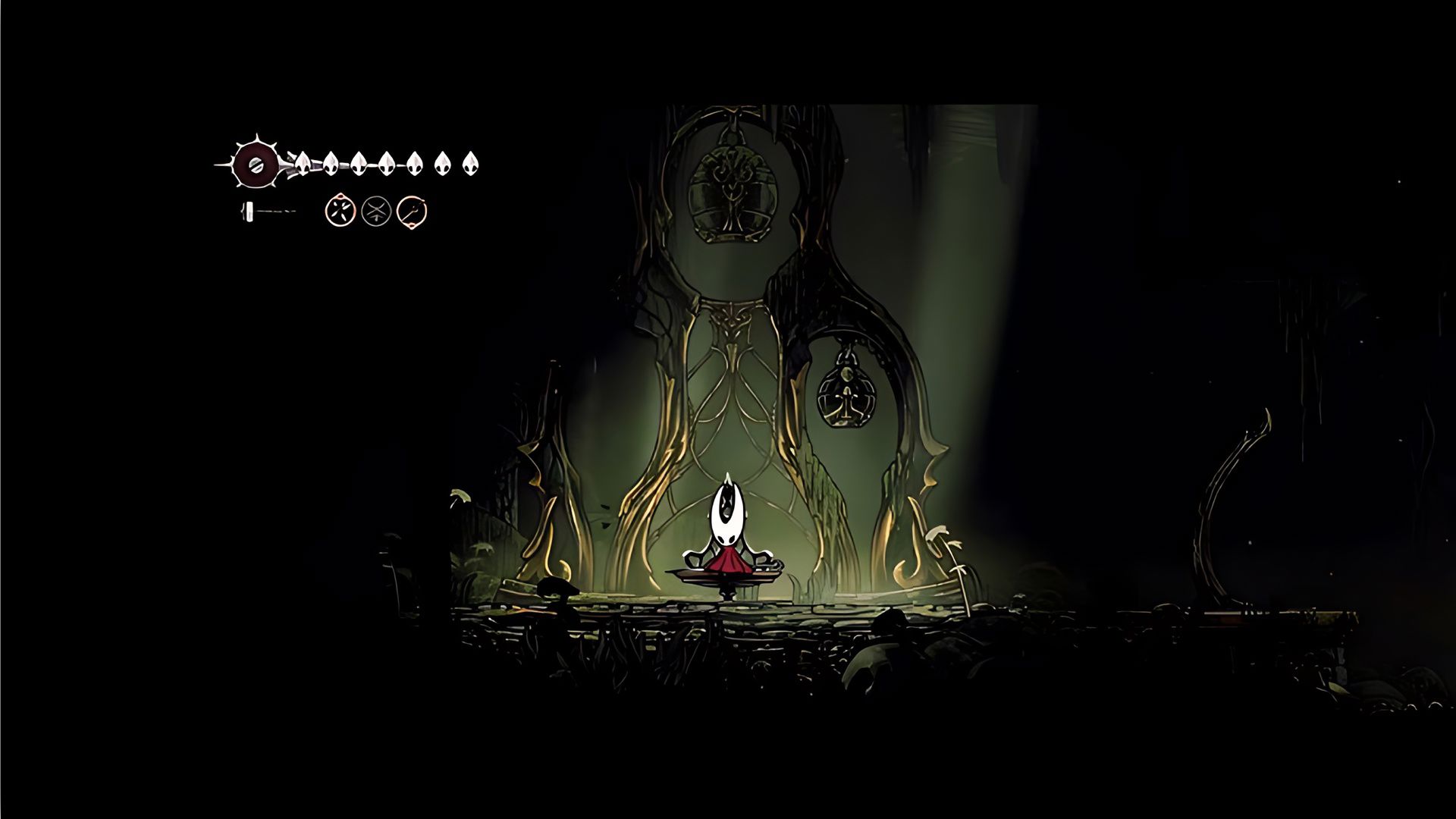Viewport: 1456px width, 819px height.
Task: Select the scattered shards tool icon
Action: 340,211
